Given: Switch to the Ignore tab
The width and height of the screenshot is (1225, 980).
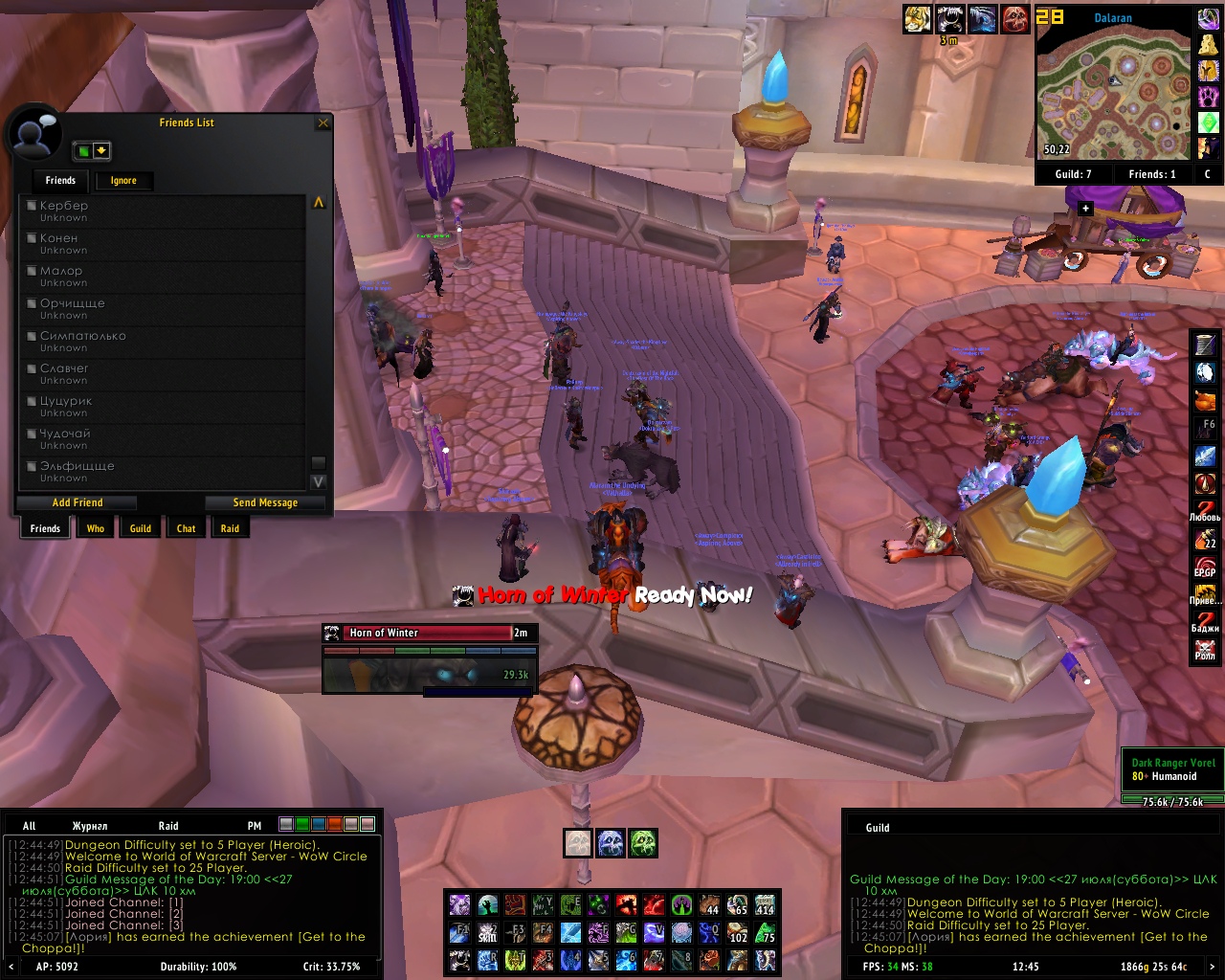Looking at the screenshot, I should click(x=123, y=181).
